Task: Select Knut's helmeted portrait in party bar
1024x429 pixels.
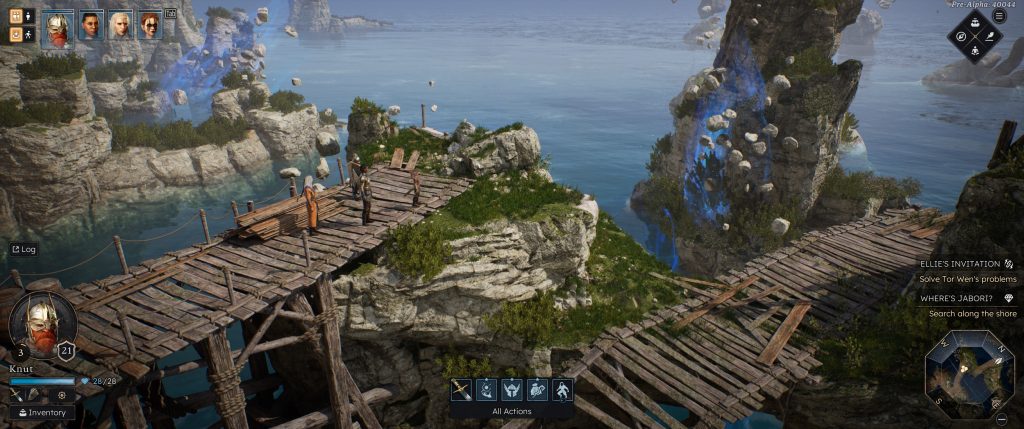Action: [59, 26]
